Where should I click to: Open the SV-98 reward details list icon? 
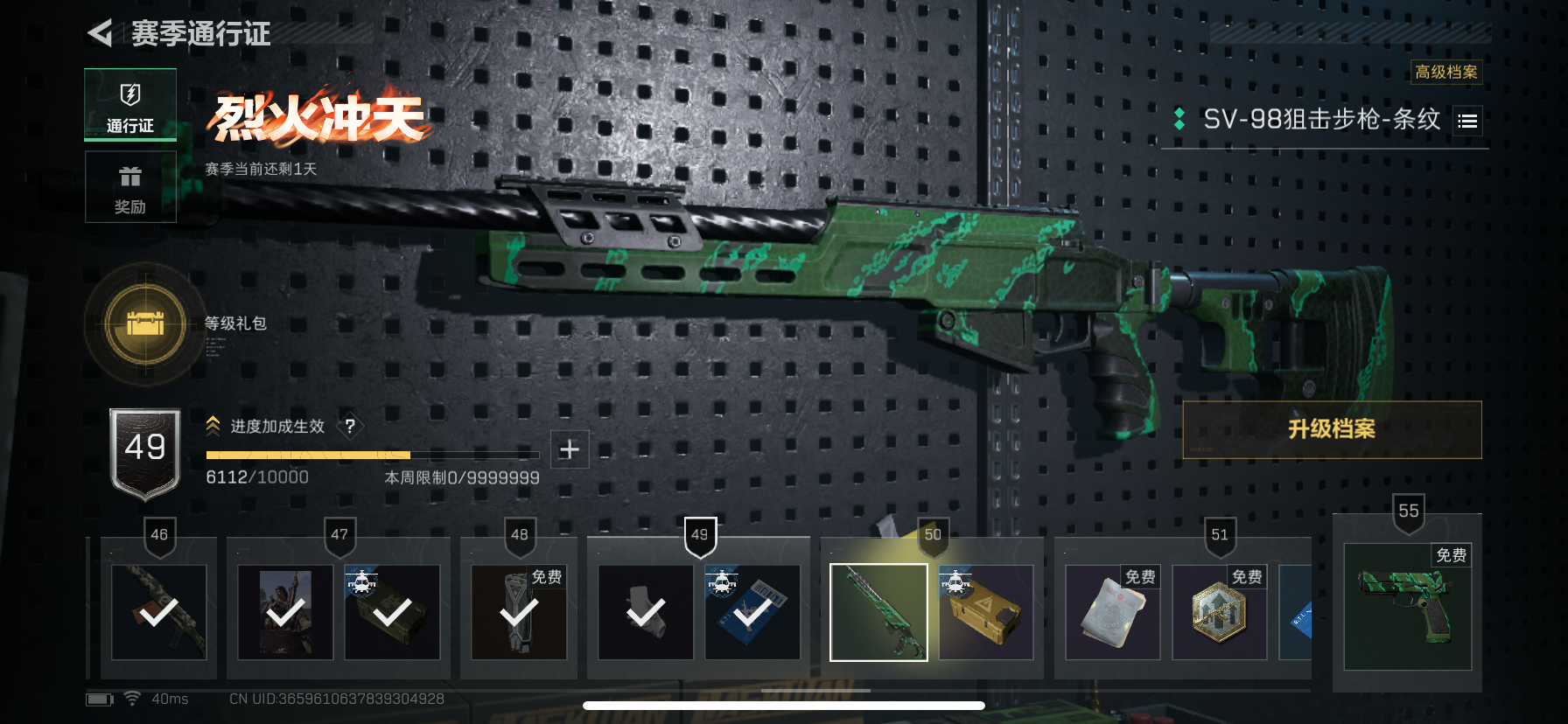pyautogui.click(x=1467, y=121)
